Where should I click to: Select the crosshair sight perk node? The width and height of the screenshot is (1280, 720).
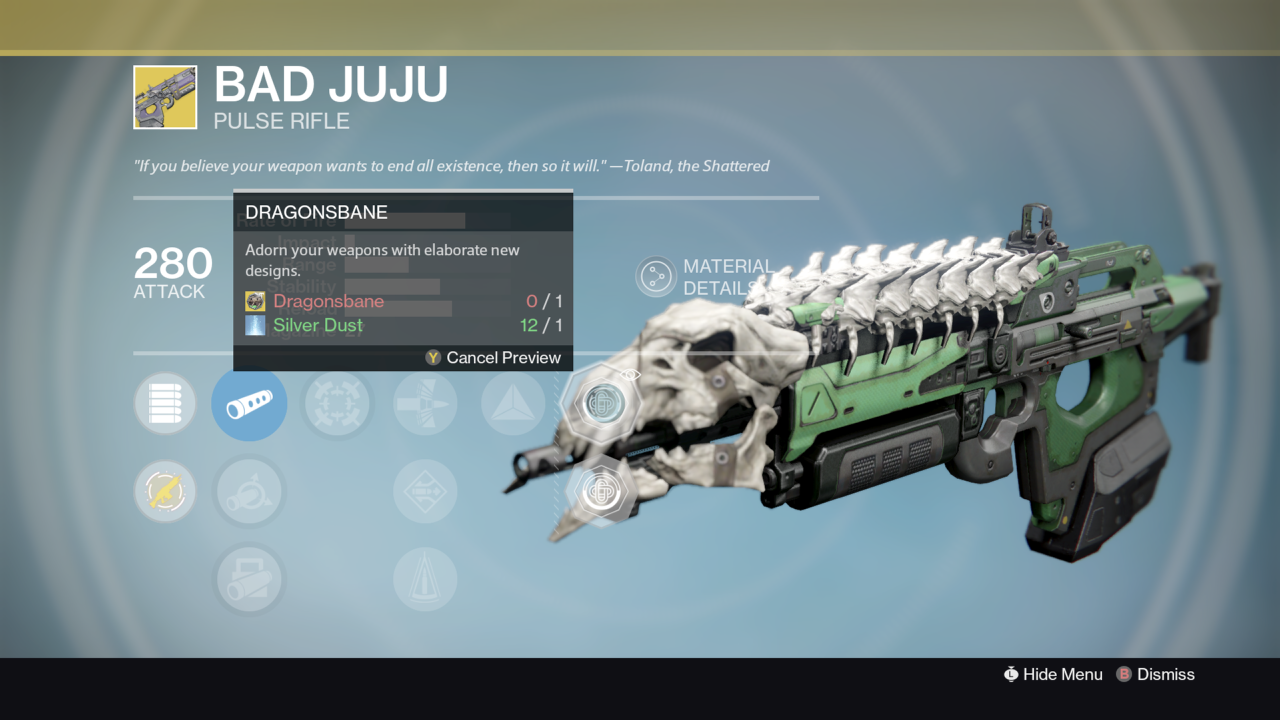(337, 403)
